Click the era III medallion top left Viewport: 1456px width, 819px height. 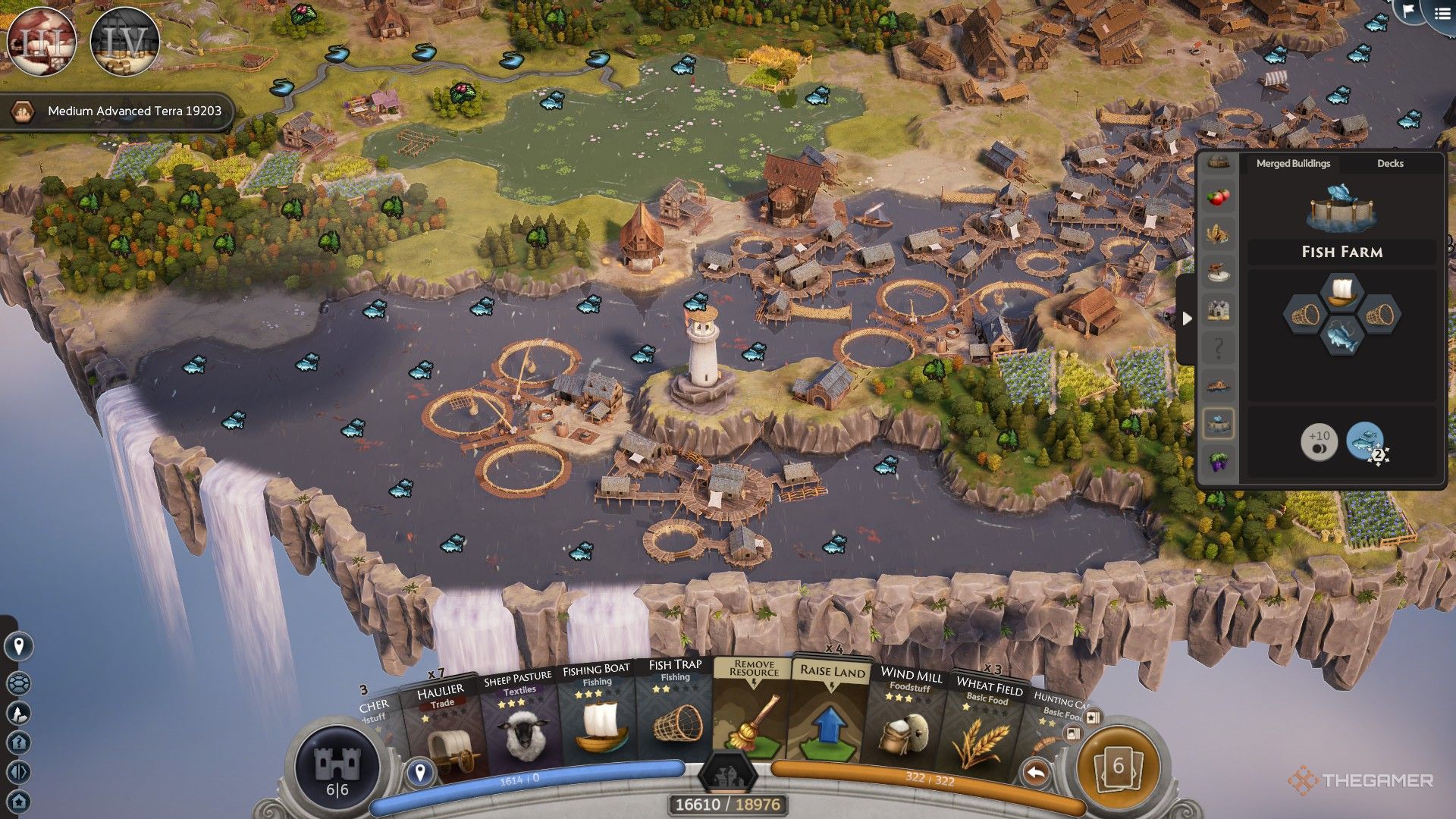(x=42, y=42)
